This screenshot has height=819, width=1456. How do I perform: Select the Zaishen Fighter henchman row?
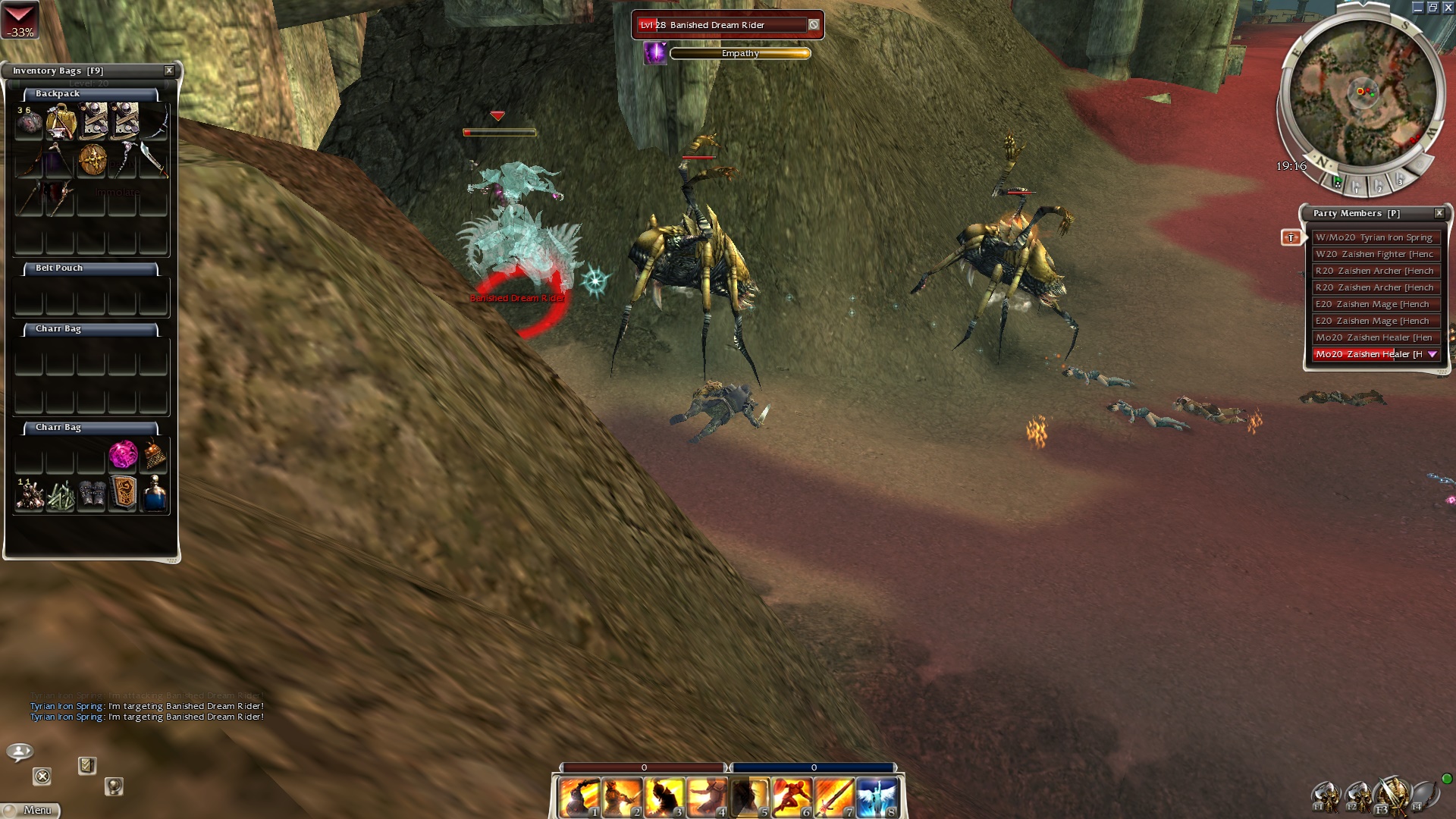1374,254
